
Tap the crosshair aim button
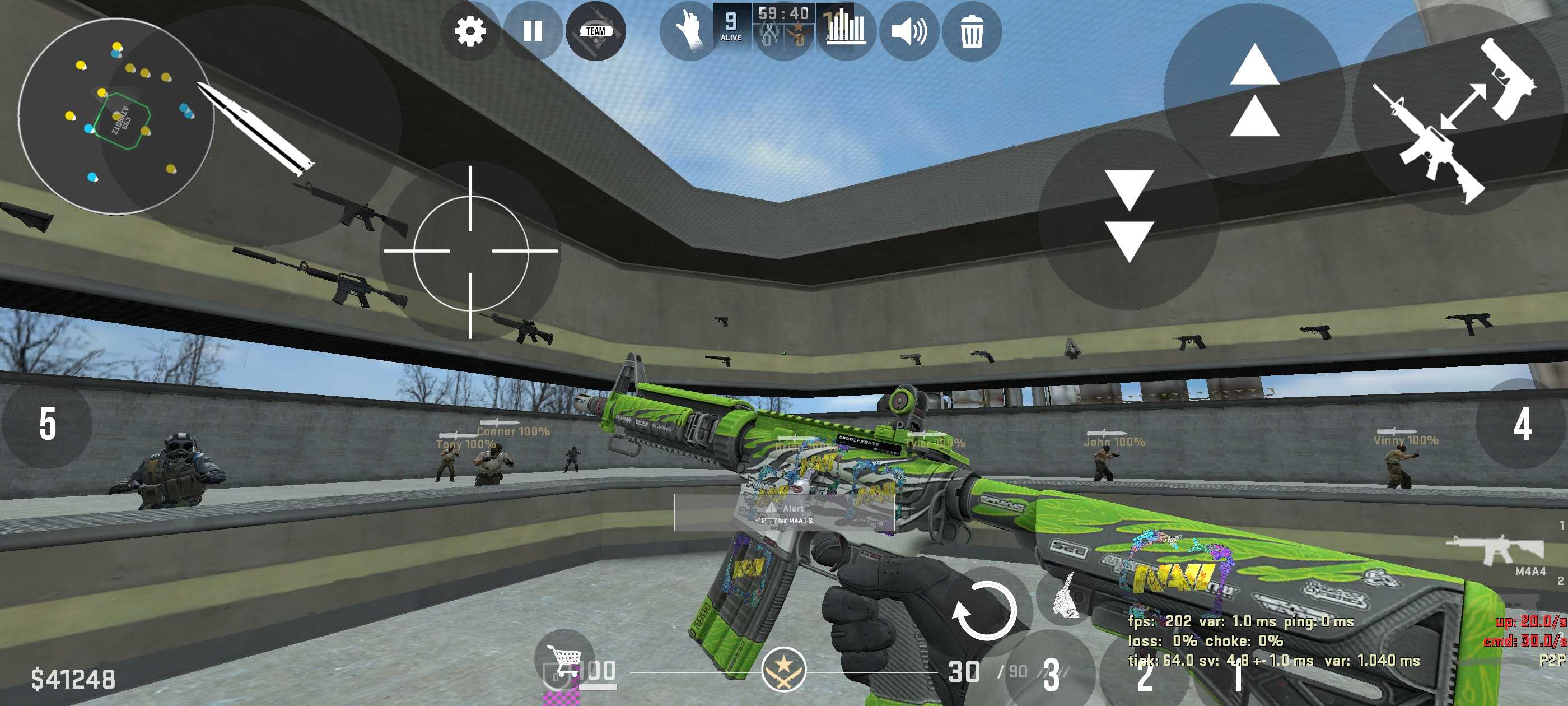click(x=470, y=251)
